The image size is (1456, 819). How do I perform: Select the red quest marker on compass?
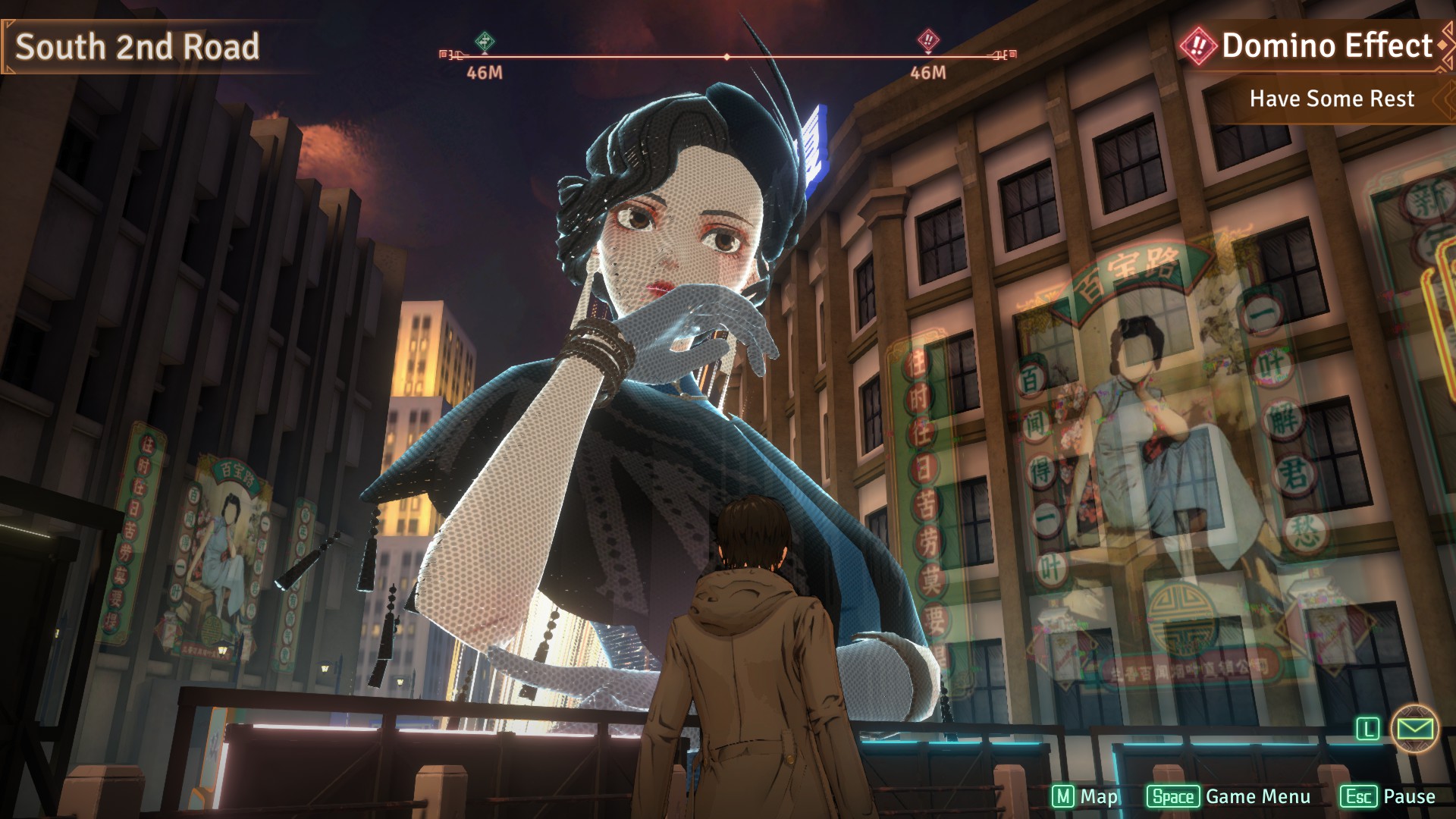pyautogui.click(x=928, y=40)
